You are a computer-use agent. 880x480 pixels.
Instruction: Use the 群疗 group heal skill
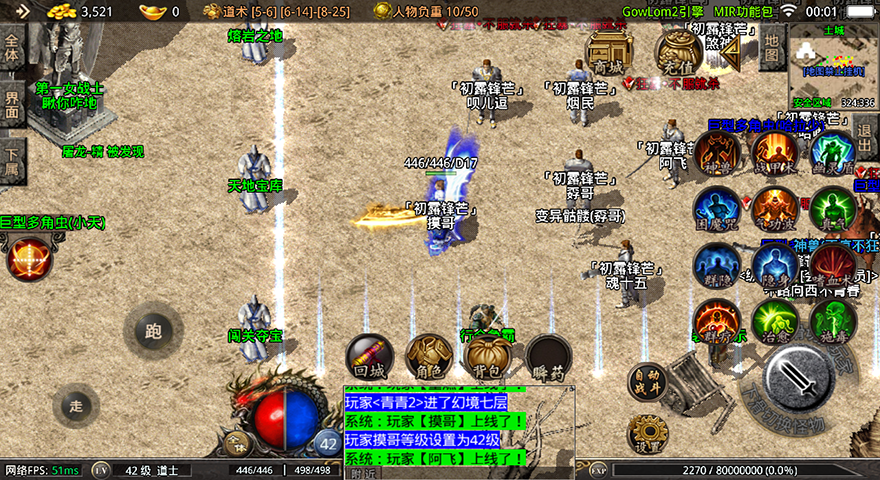[716, 321]
